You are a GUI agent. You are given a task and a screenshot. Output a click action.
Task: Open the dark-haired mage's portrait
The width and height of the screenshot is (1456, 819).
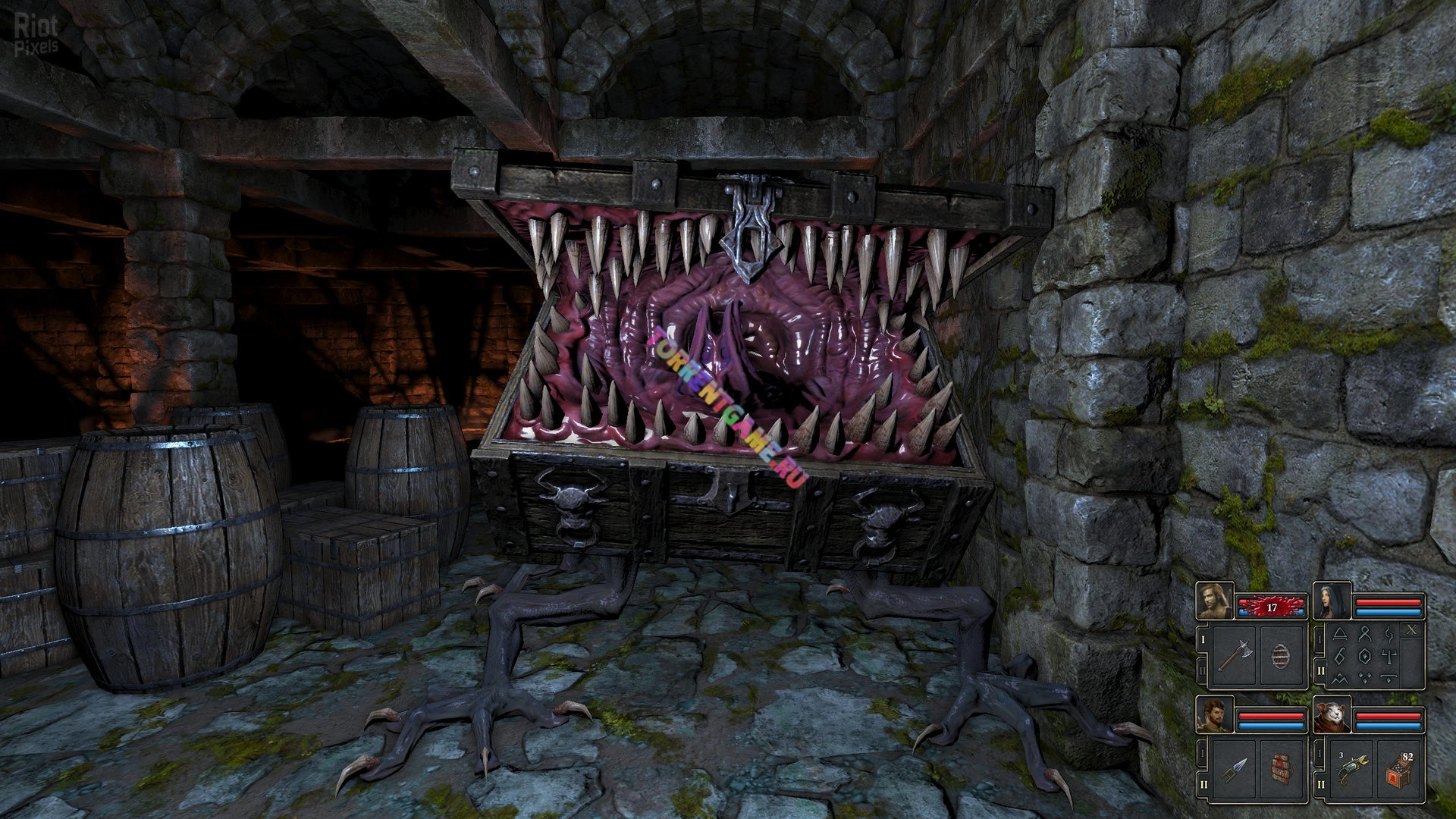pyautogui.click(x=1332, y=601)
